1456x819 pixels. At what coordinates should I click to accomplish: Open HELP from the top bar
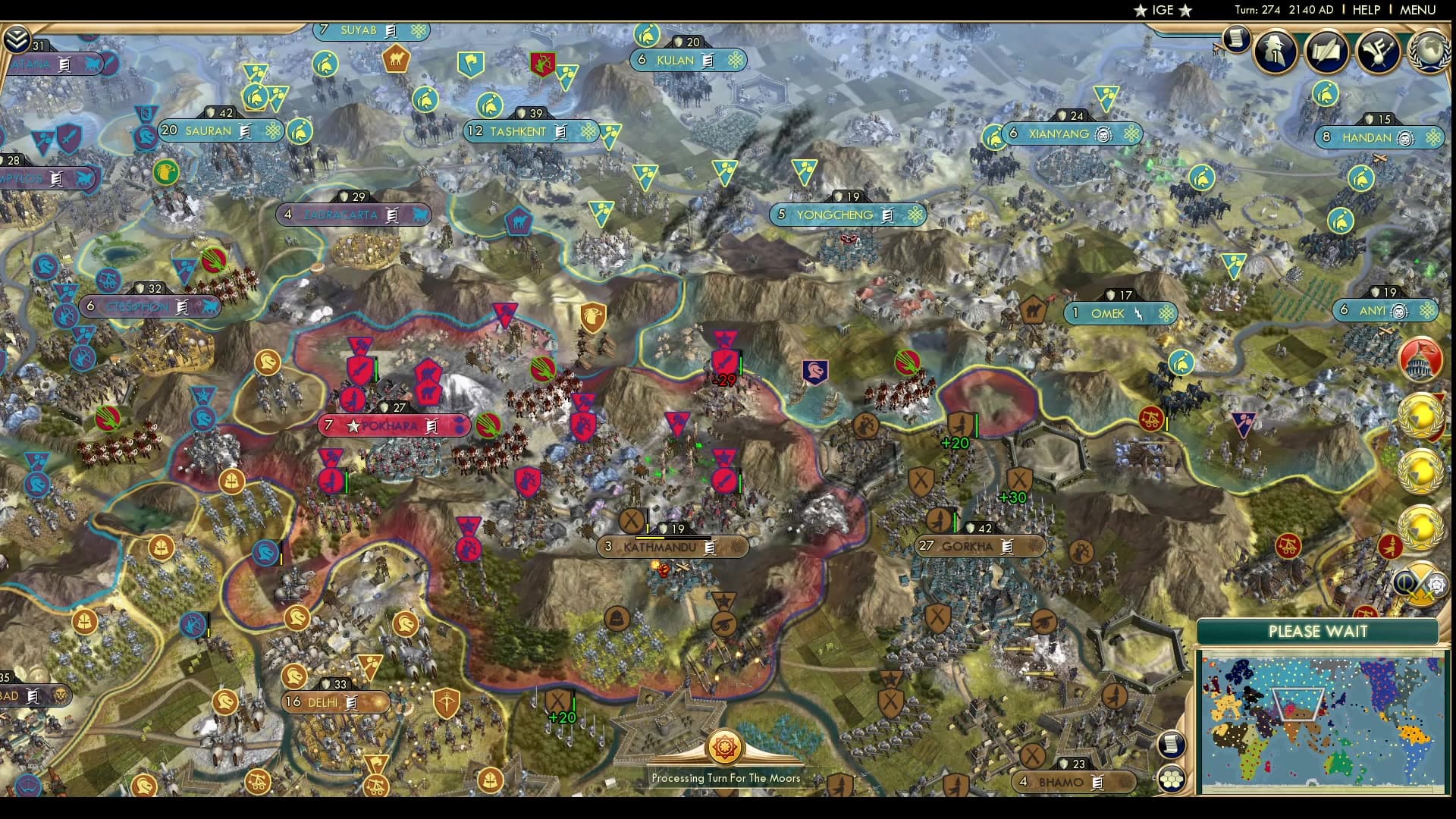coord(1365,10)
